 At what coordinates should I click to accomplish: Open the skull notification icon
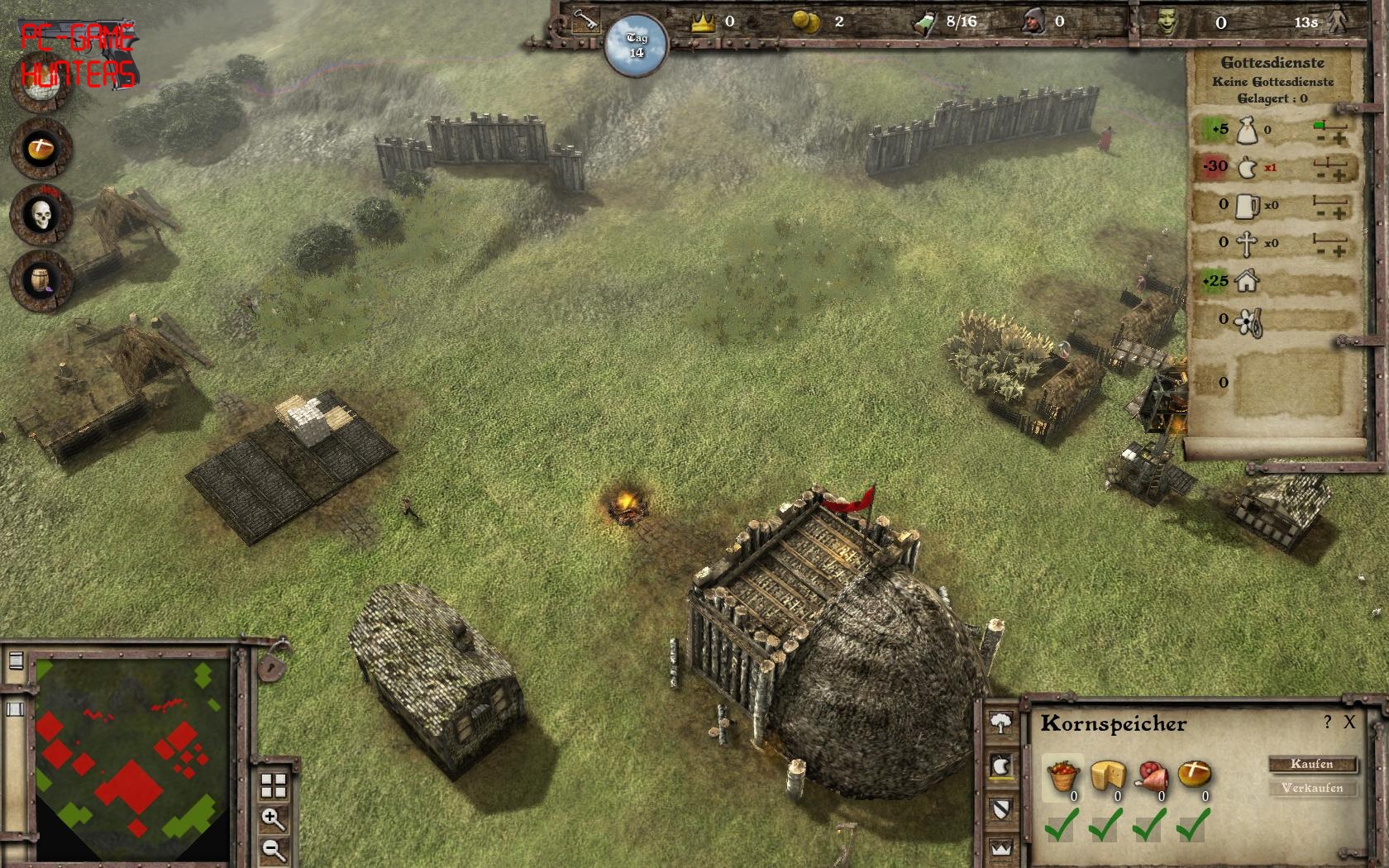click(x=41, y=215)
